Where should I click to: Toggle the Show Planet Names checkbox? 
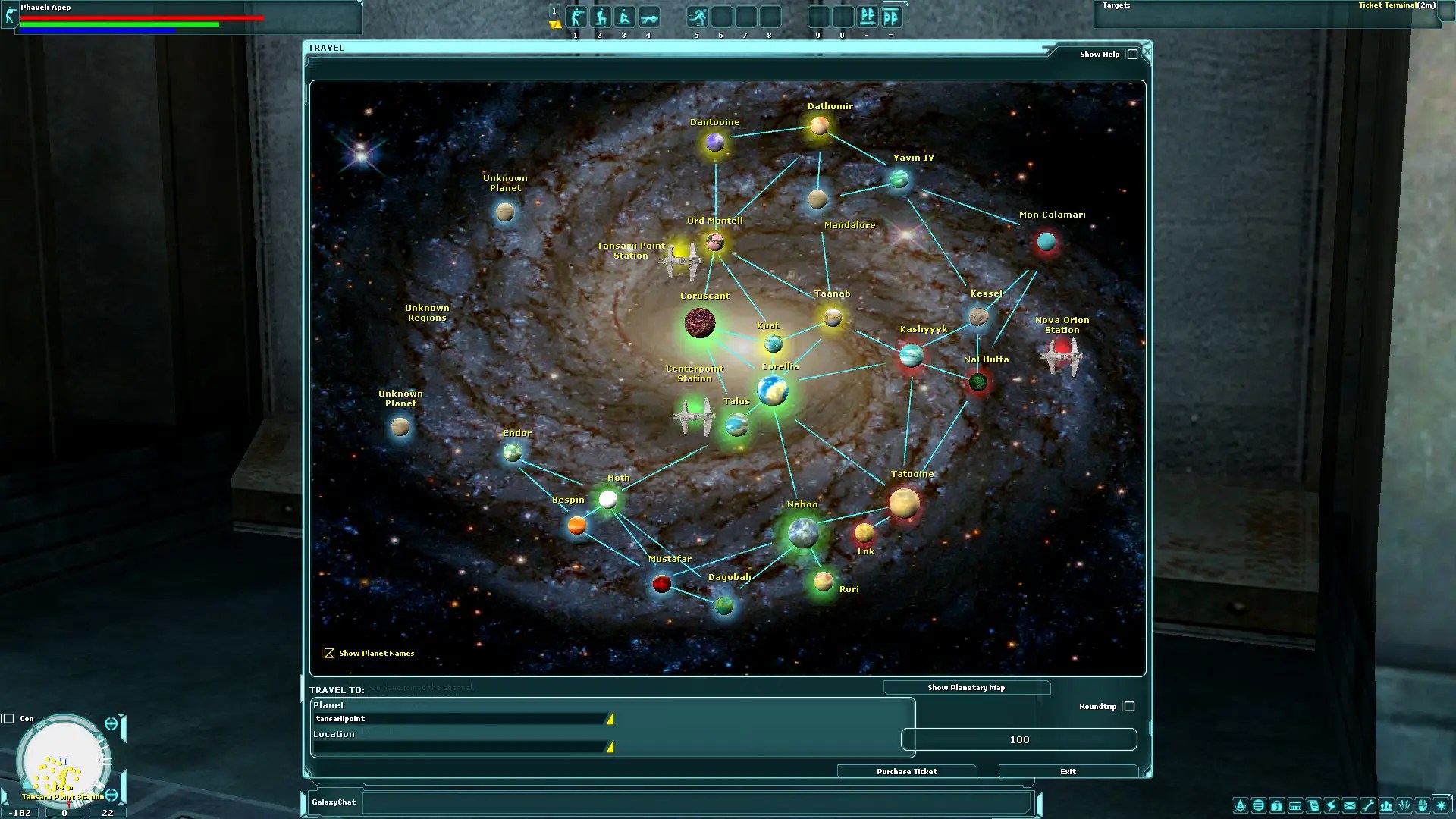click(x=329, y=653)
